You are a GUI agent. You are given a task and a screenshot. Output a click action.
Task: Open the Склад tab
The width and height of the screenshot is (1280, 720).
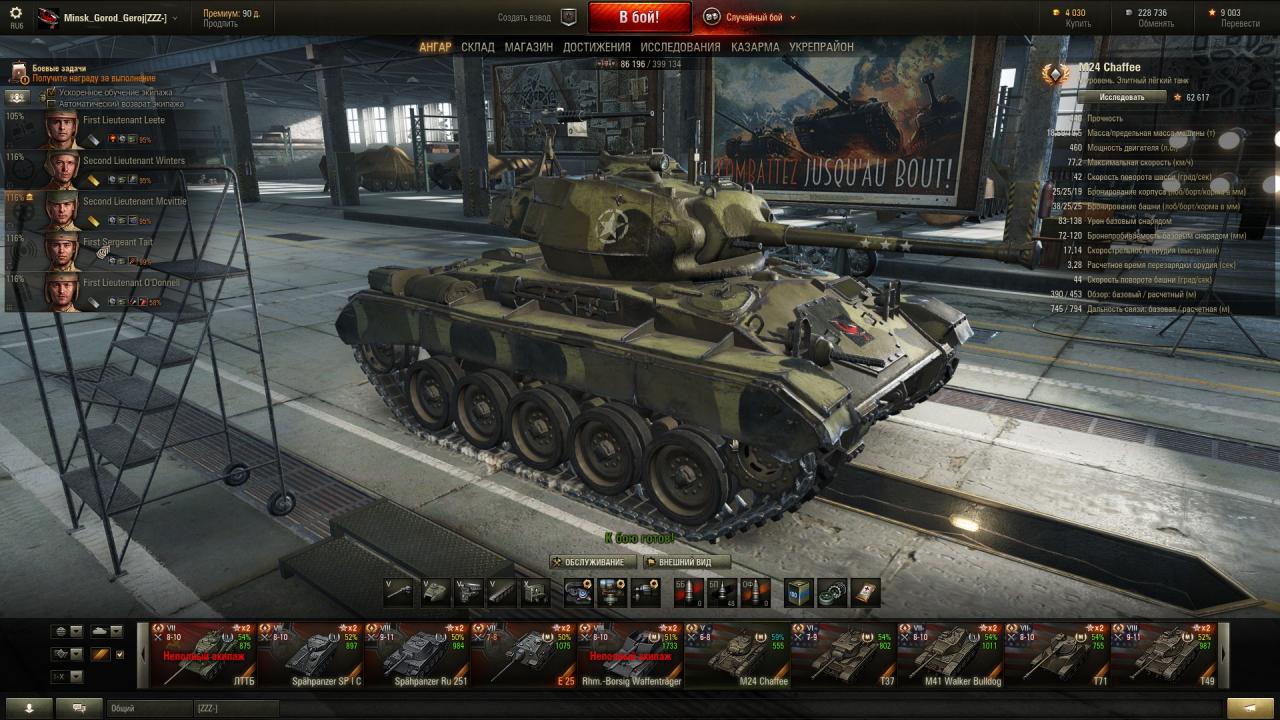coord(478,47)
